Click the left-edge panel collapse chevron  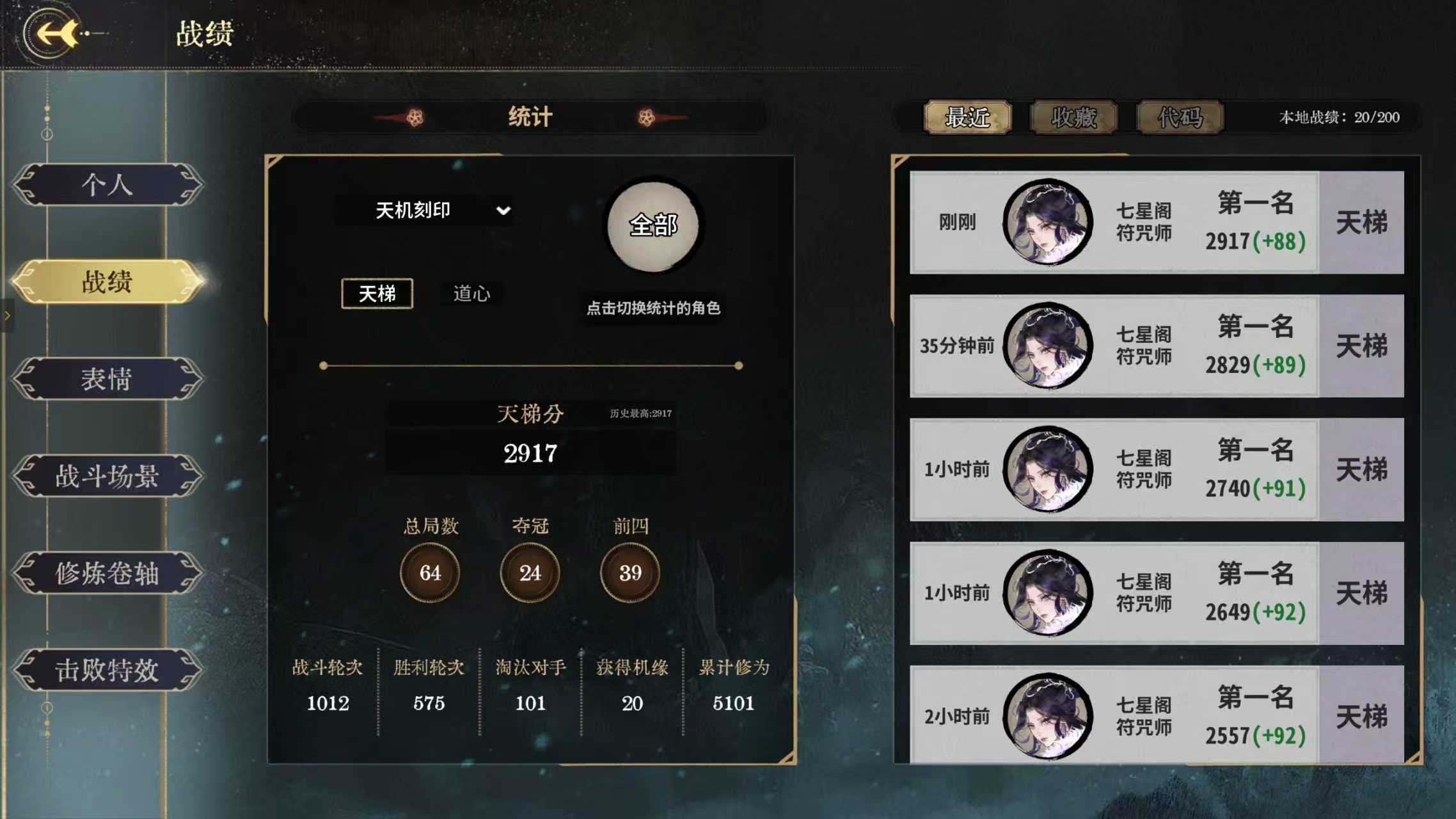6,315
